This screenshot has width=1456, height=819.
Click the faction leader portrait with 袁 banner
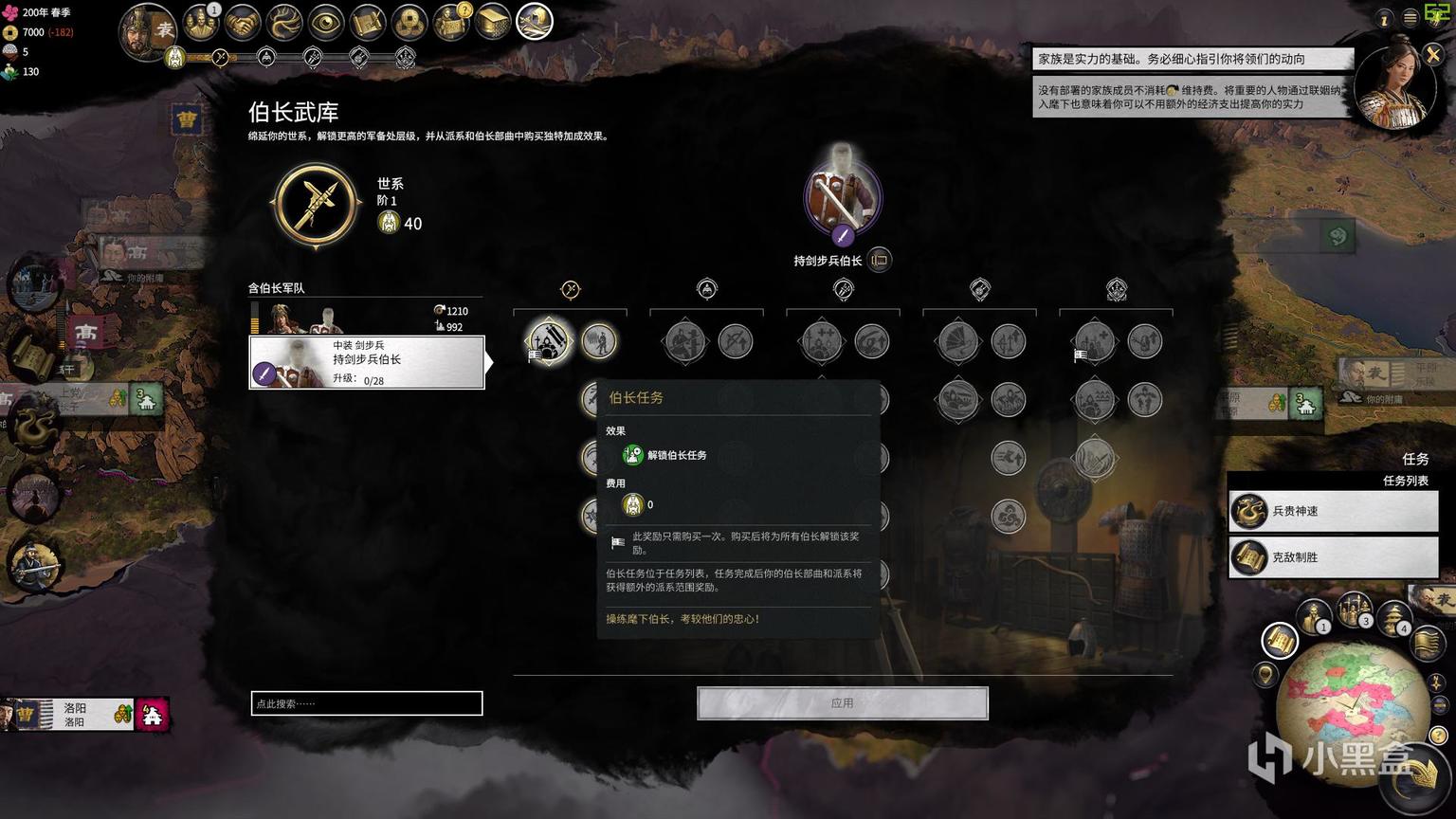pyautogui.click(x=147, y=30)
